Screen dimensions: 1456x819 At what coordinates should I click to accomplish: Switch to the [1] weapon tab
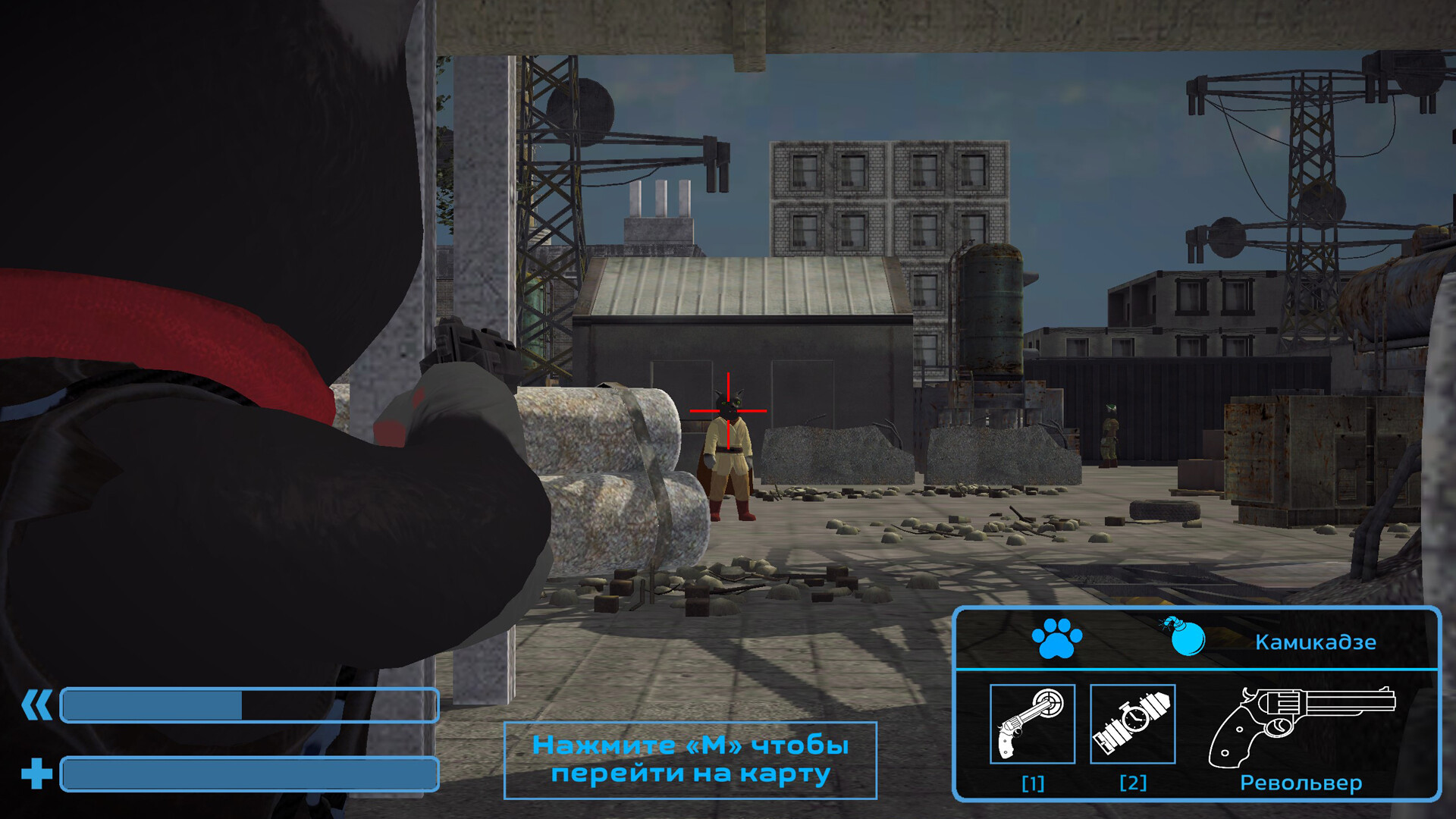point(1034,783)
